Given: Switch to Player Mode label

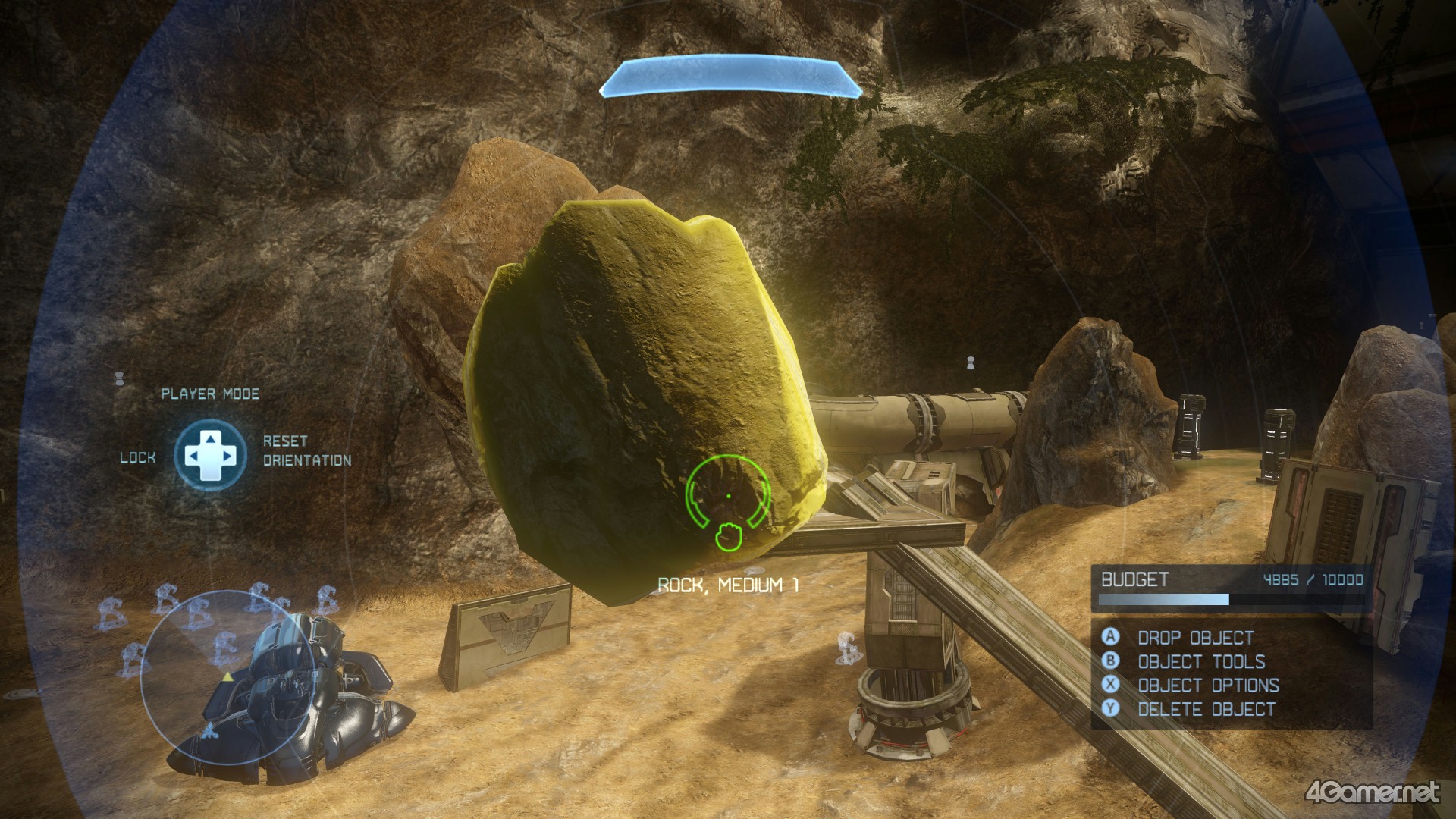Looking at the screenshot, I should click(210, 394).
